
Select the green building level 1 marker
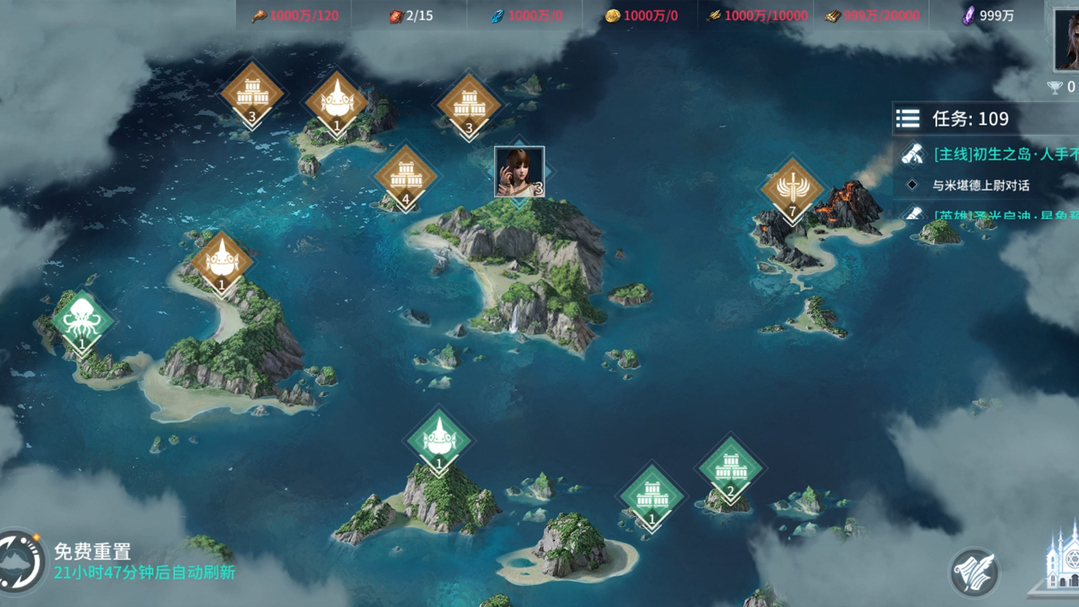(651, 497)
